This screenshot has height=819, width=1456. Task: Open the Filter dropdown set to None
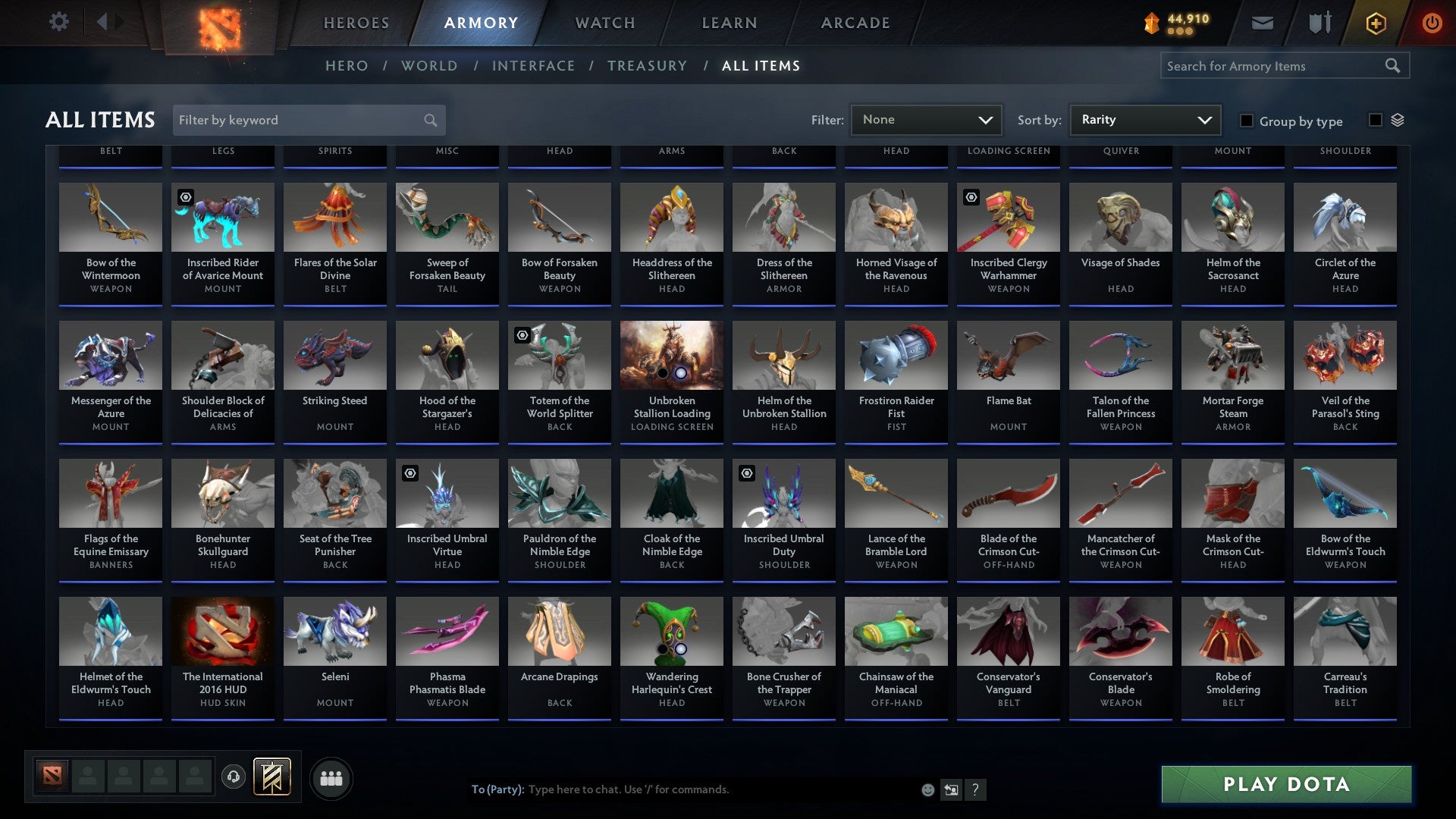pyautogui.click(x=926, y=119)
